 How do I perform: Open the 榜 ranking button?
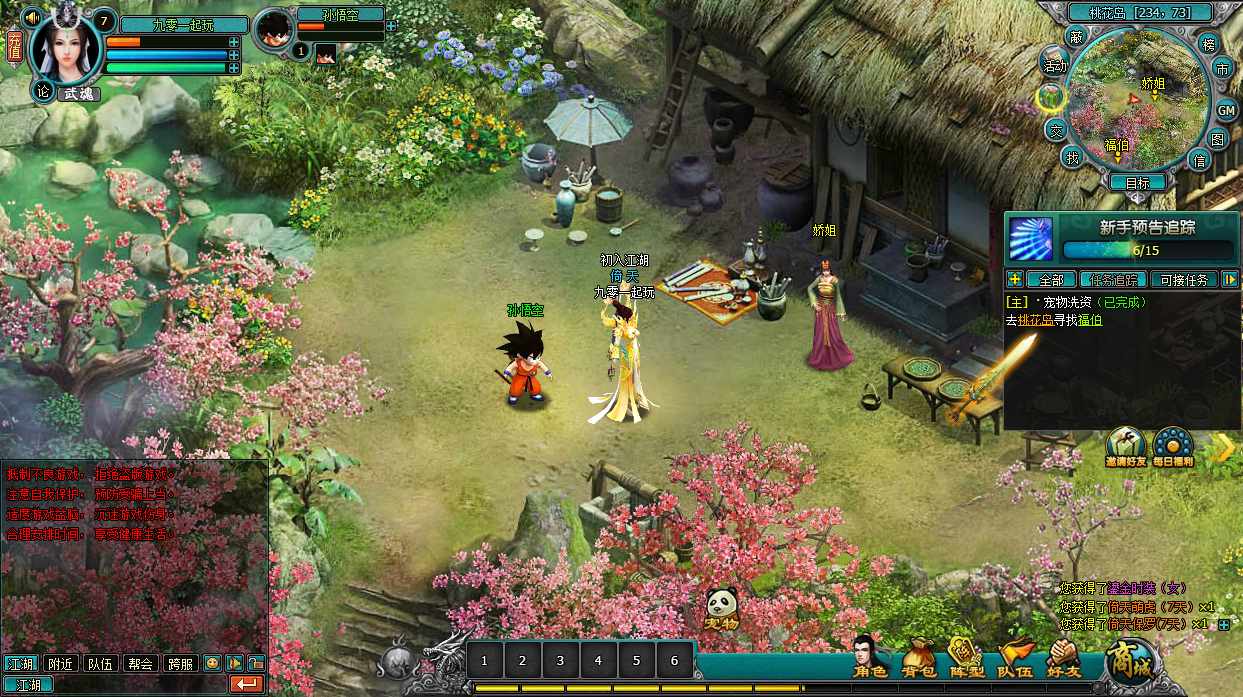point(1208,45)
